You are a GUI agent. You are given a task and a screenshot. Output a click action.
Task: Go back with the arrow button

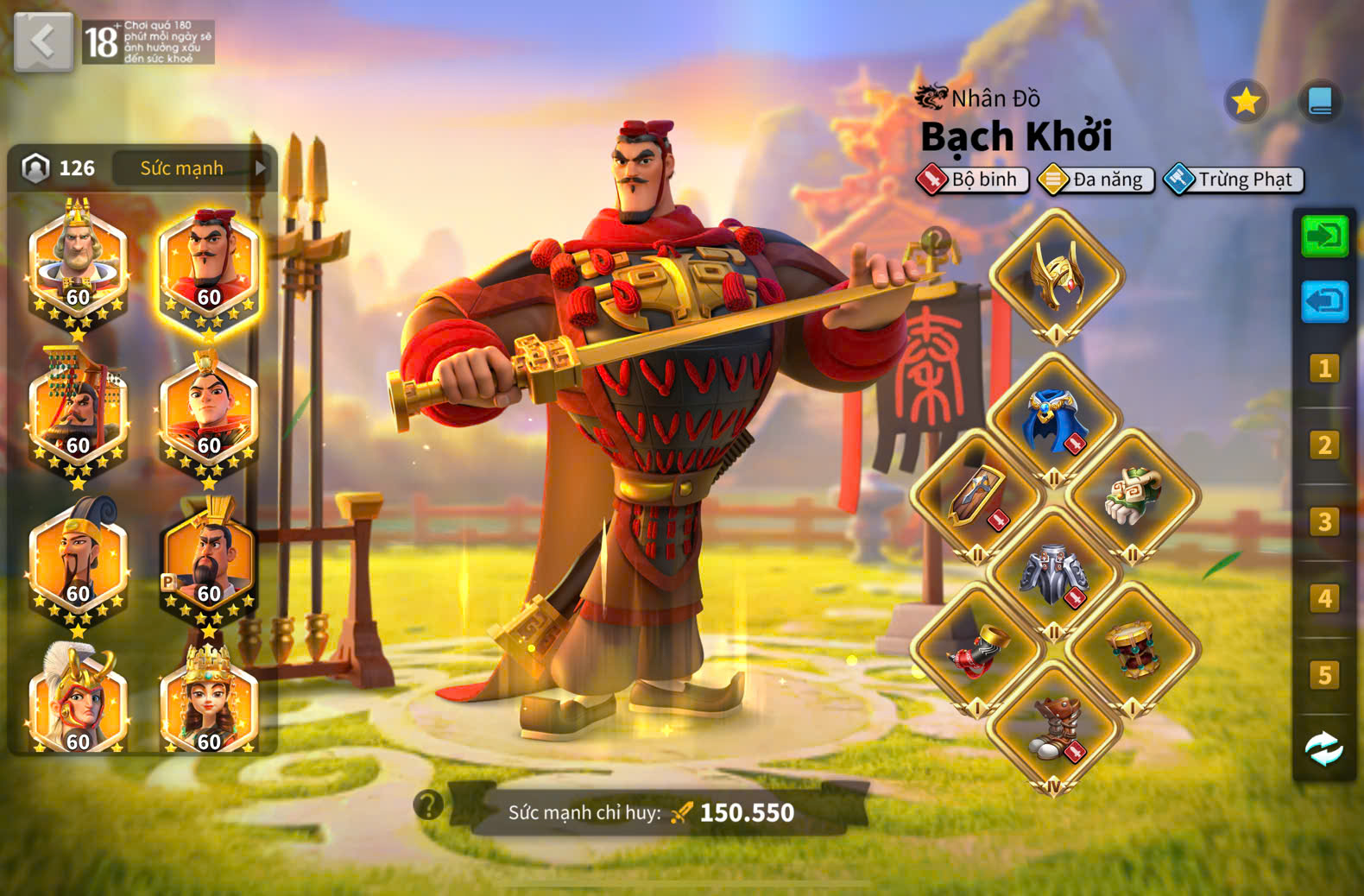click(43, 41)
